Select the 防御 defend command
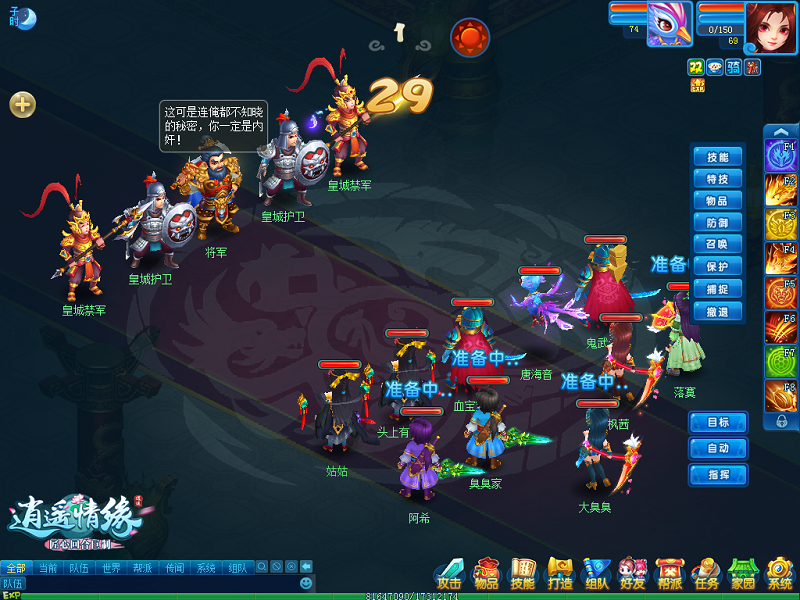This screenshot has height=600, width=800. pos(717,223)
